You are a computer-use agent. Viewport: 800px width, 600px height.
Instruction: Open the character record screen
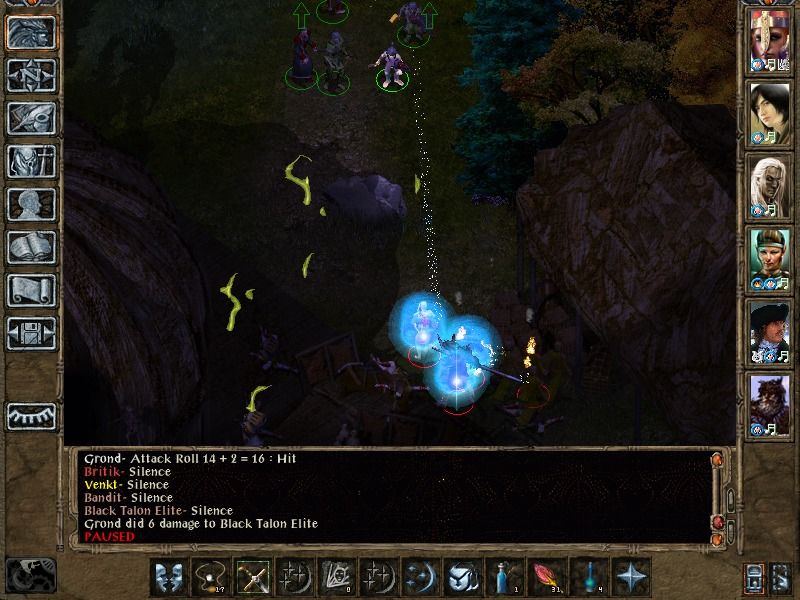tap(31, 204)
